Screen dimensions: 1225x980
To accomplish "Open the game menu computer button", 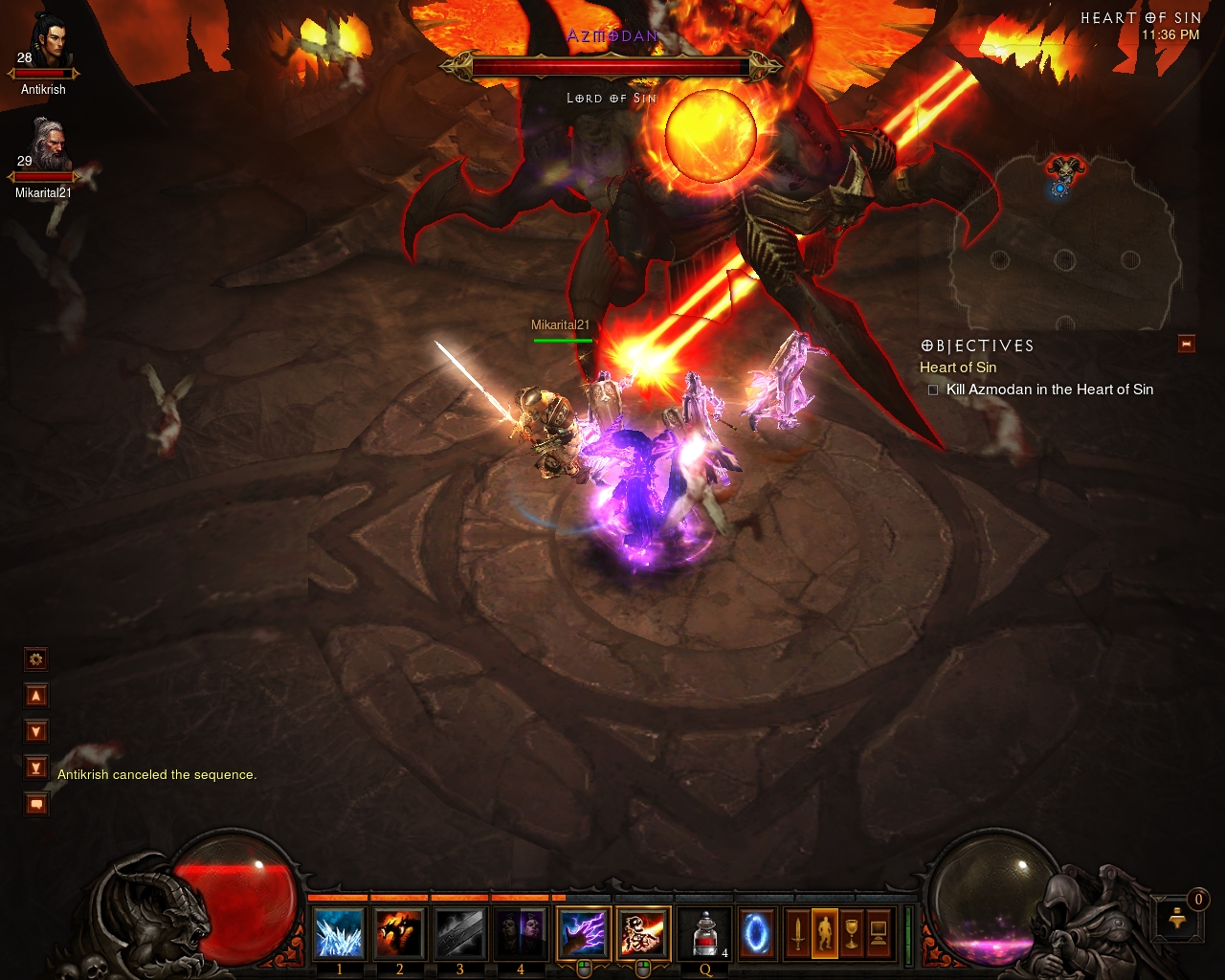I will coord(878,933).
